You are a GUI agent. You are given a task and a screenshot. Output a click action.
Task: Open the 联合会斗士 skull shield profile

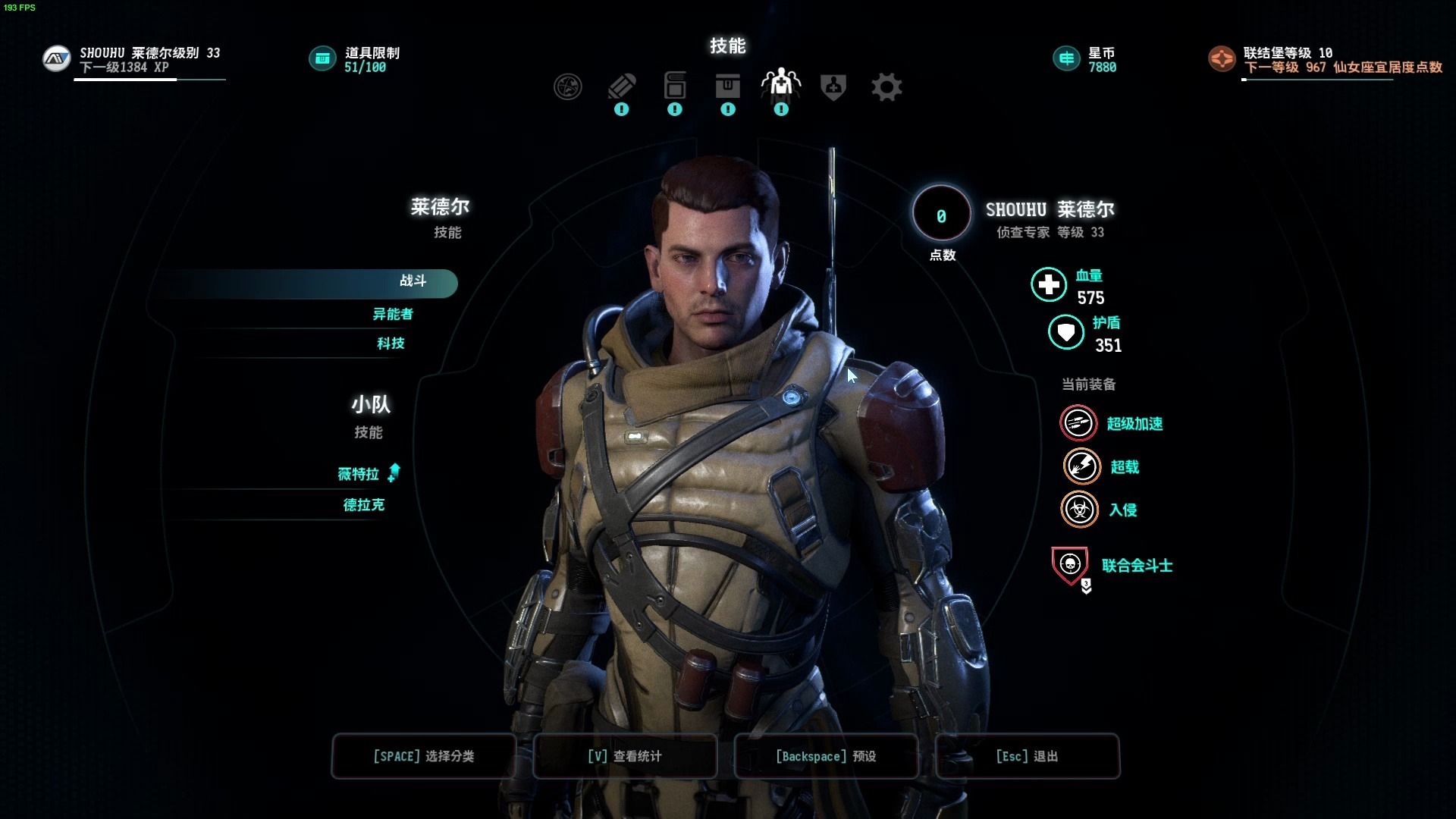point(1070,565)
